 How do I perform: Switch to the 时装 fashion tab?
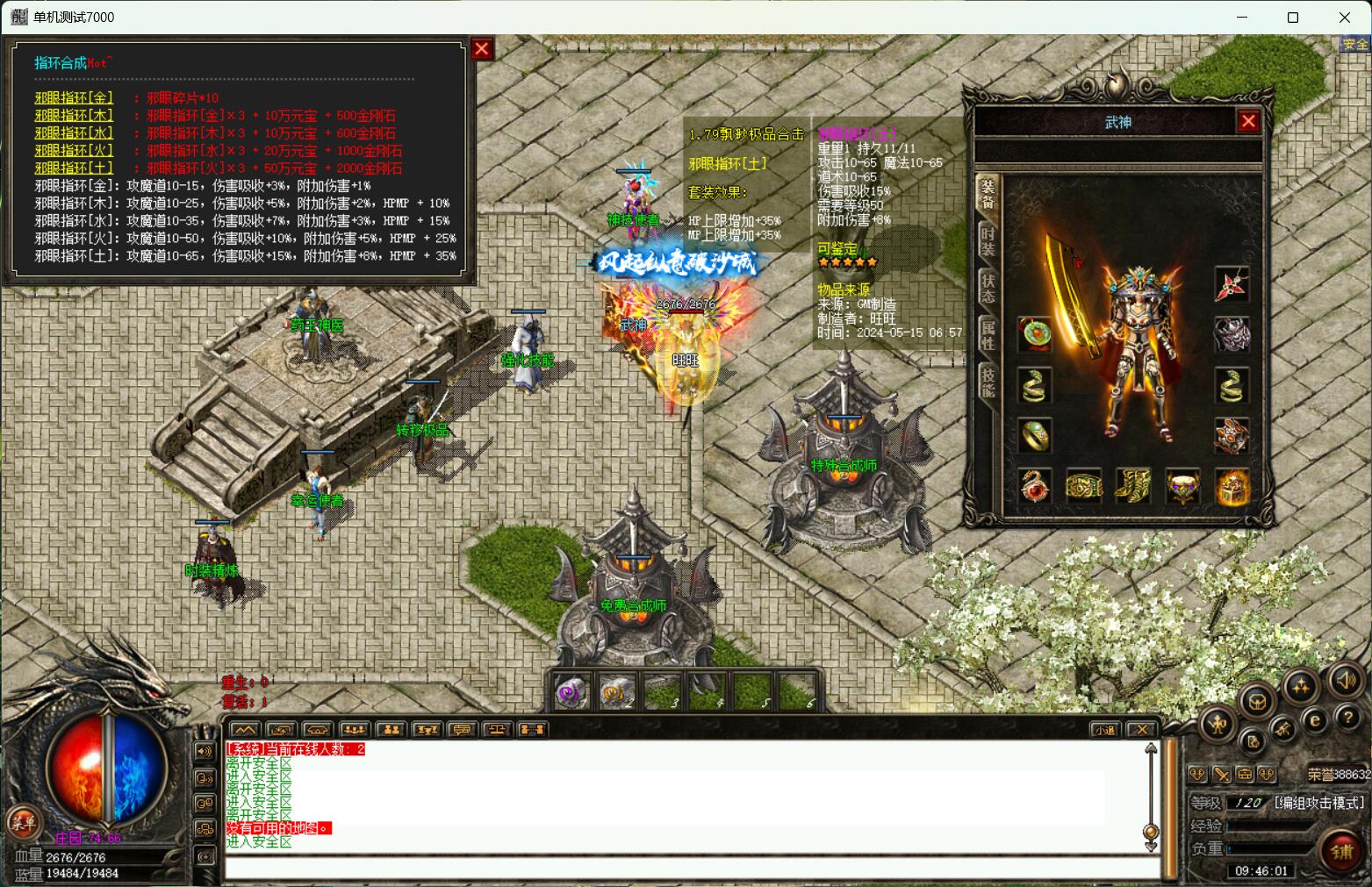coord(988,238)
